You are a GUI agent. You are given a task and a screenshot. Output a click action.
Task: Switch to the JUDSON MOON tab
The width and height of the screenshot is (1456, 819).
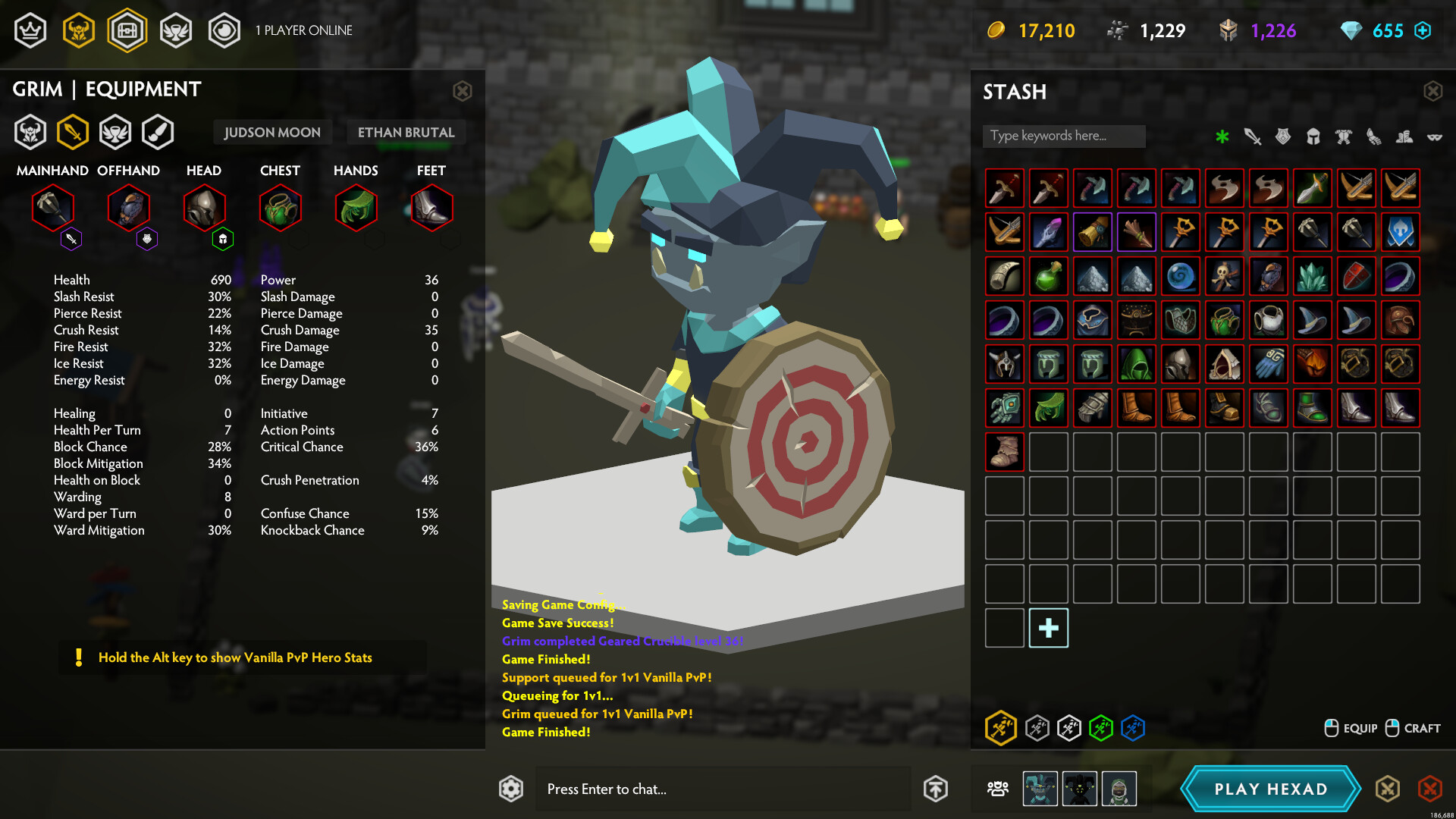click(x=272, y=132)
